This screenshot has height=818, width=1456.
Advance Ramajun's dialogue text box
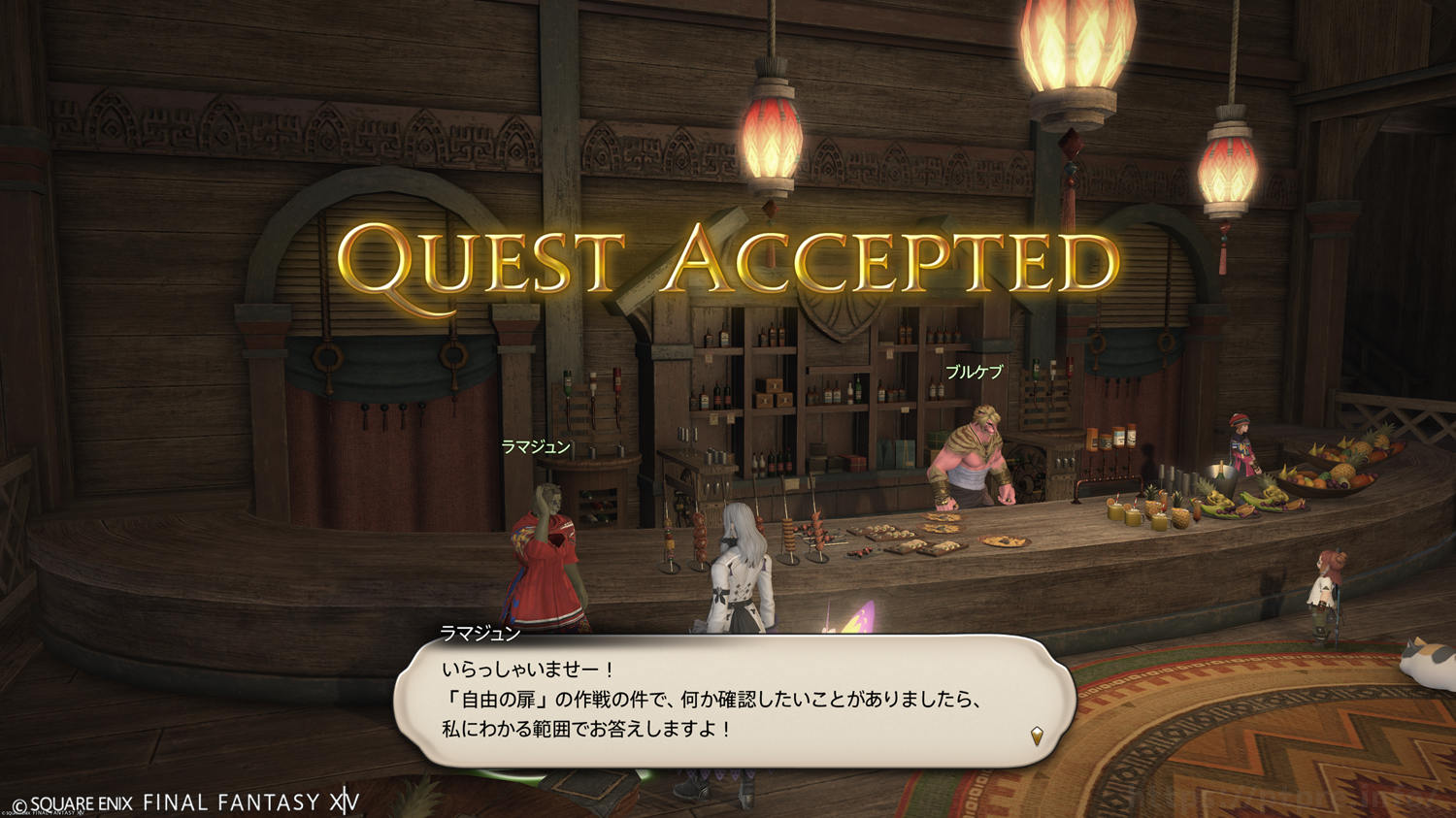click(734, 701)
